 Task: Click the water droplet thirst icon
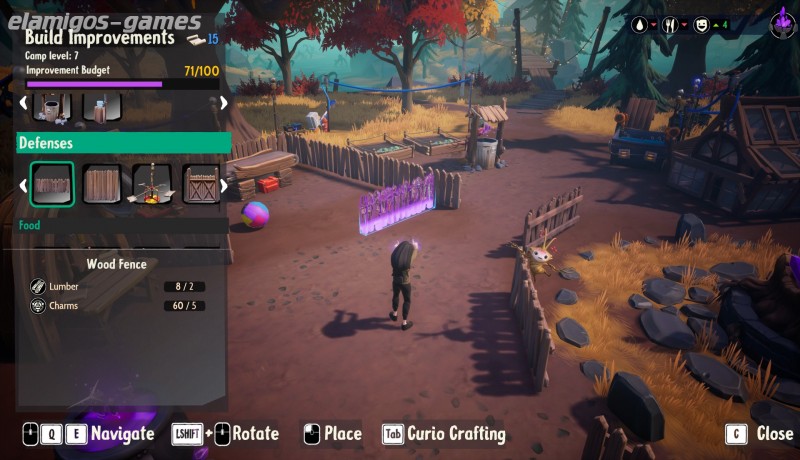640,24
